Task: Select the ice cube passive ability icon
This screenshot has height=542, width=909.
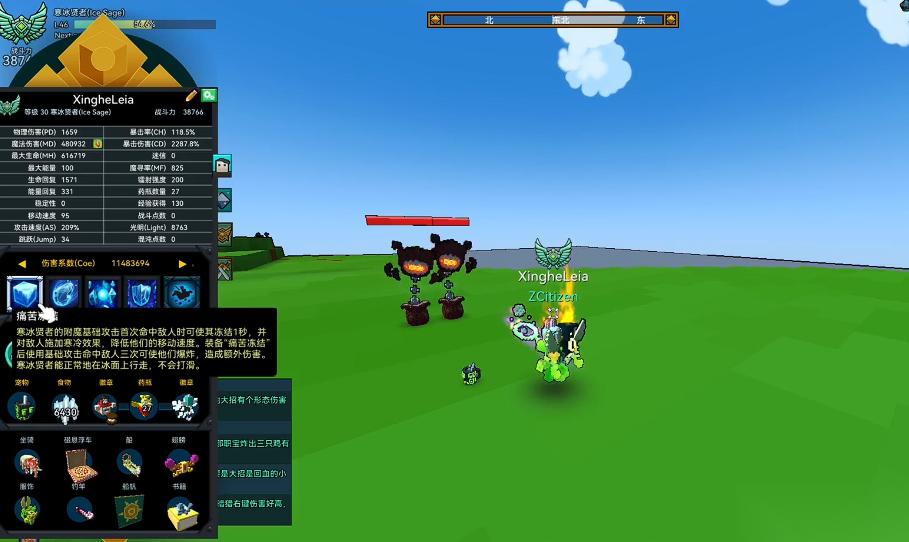Action: [x=23, y=294]
